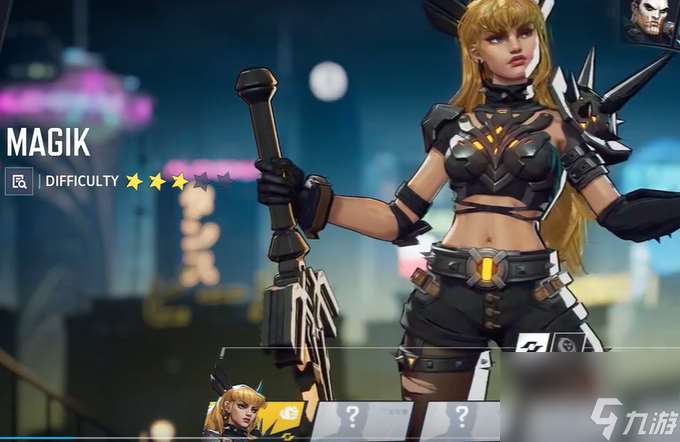This screenshot has height=442, width=680.
Task: Select the white emblem icon above the slots
Action: tap(532, 344)
